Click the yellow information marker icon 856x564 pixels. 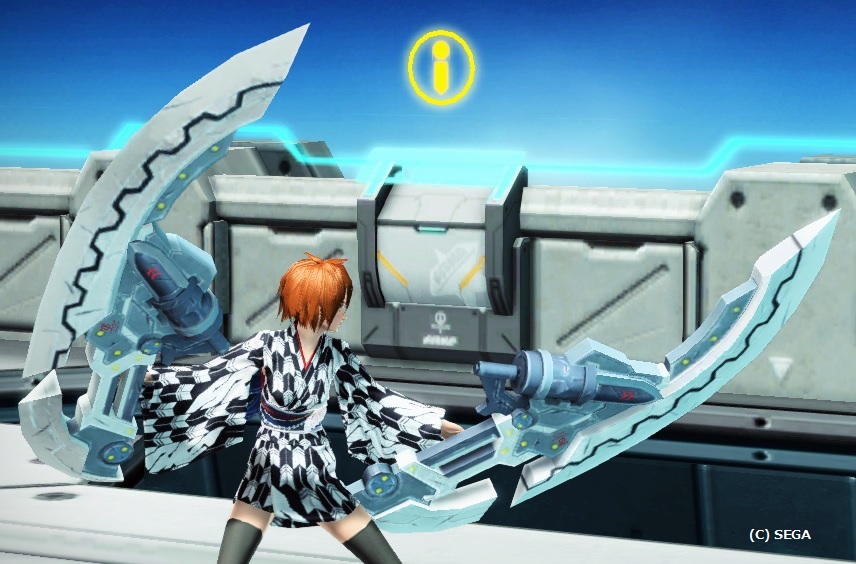click(x=440, y=67)
